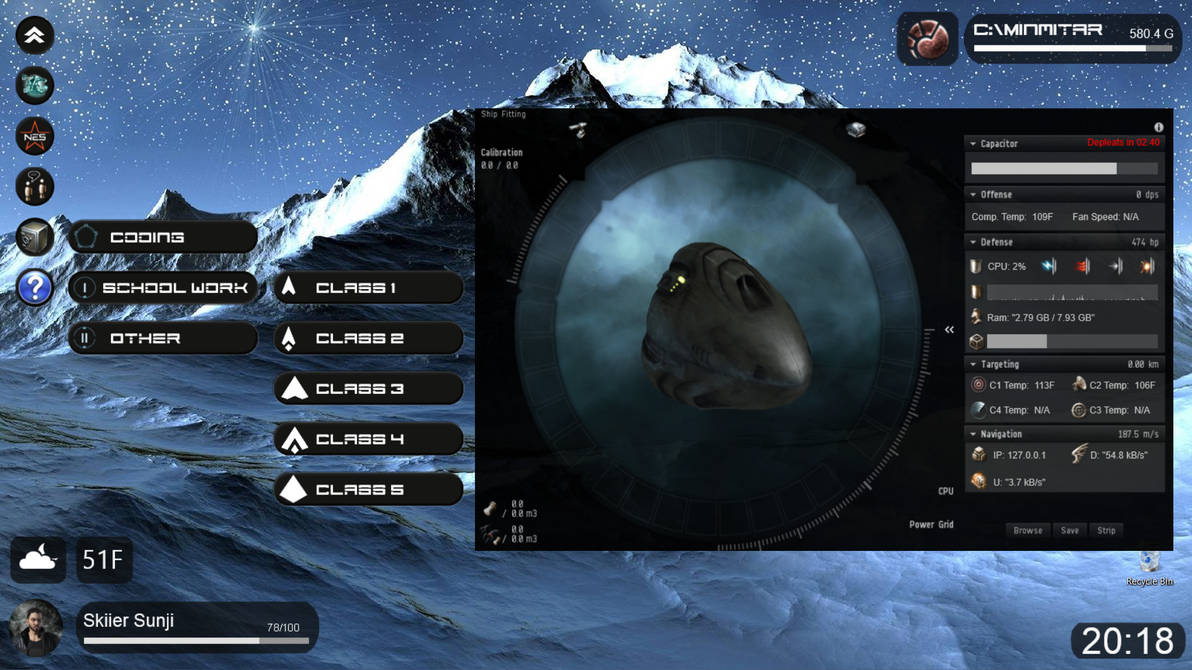Collapse the Targeting section header
The image size is (1192, 670).
pyautogui.click(x=973, y=365)
